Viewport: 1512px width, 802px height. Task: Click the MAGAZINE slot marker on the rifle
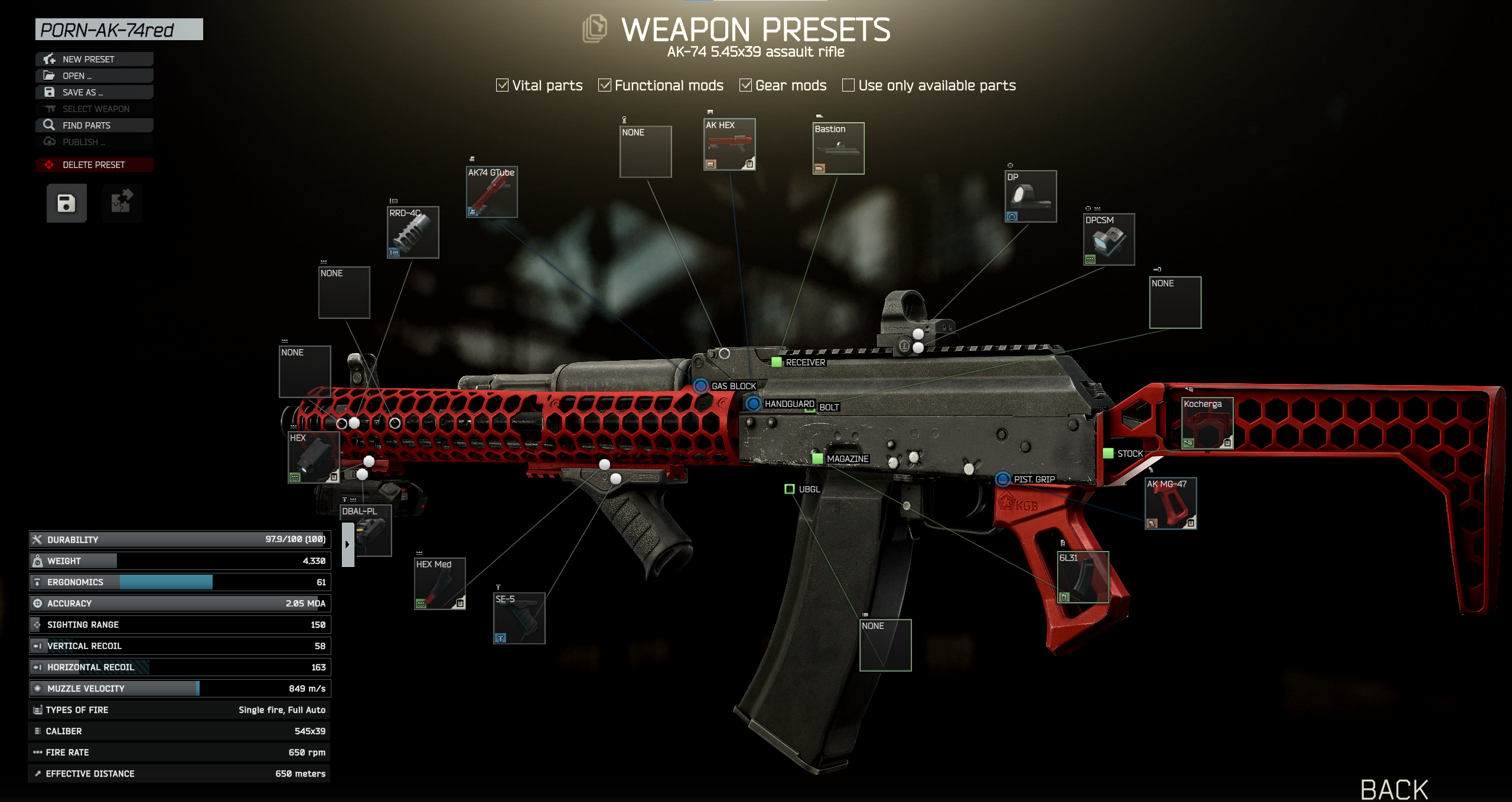coord(818,458)
